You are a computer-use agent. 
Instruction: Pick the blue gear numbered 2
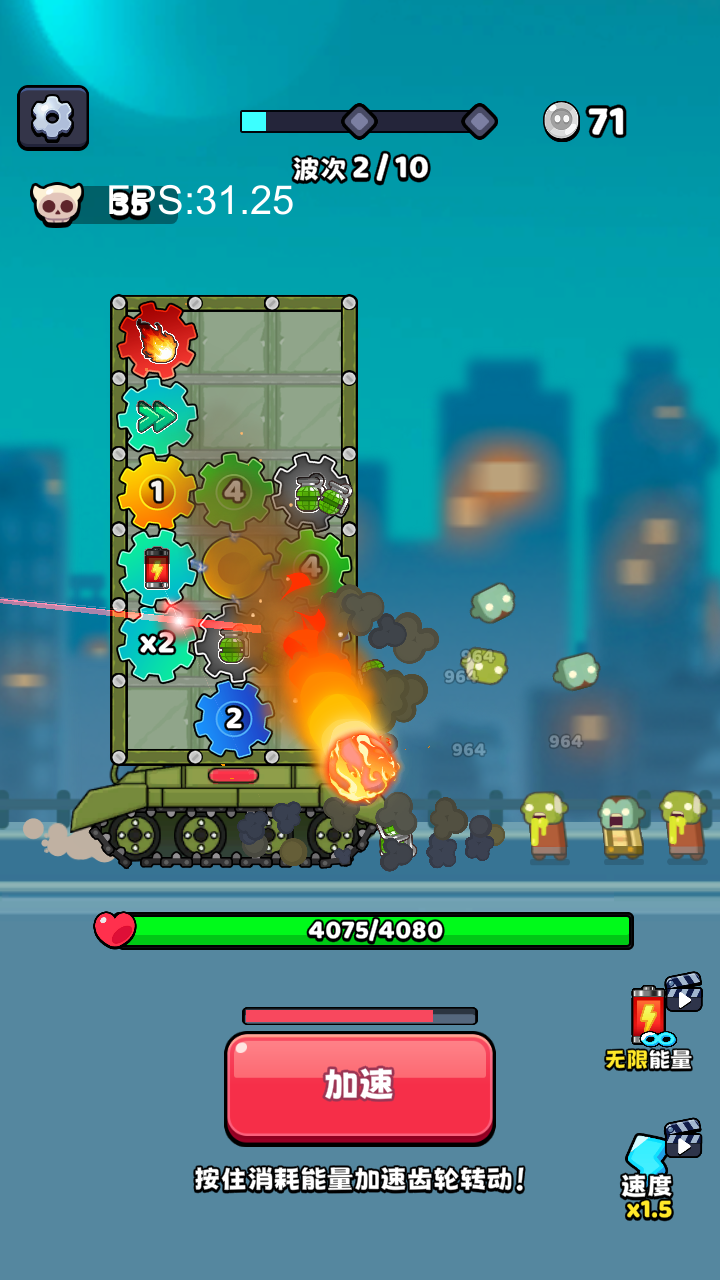coord(234,718)
